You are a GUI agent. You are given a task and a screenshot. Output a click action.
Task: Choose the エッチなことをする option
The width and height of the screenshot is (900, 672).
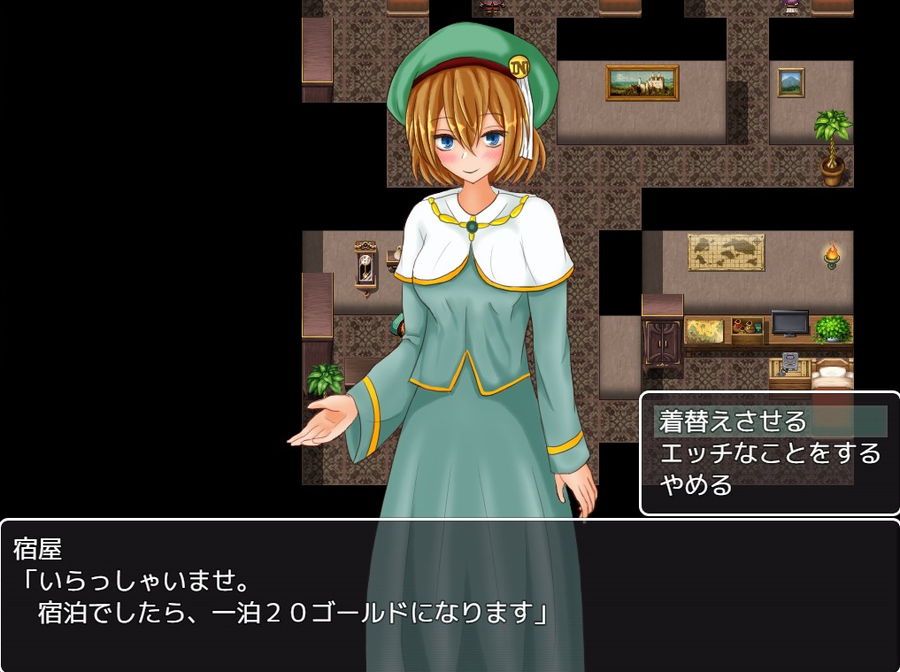click(769, 453)
